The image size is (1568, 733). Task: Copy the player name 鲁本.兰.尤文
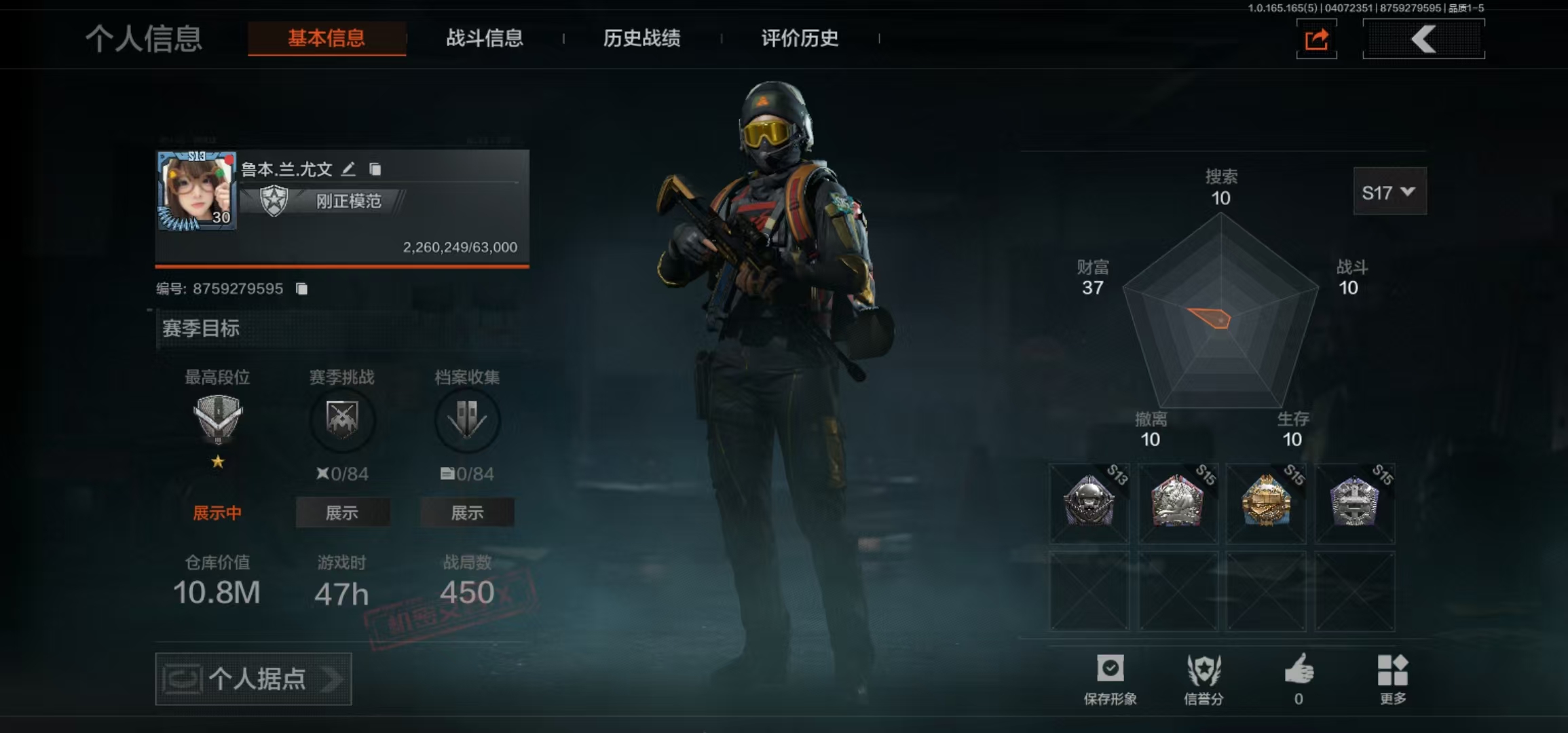click(375, 169)
